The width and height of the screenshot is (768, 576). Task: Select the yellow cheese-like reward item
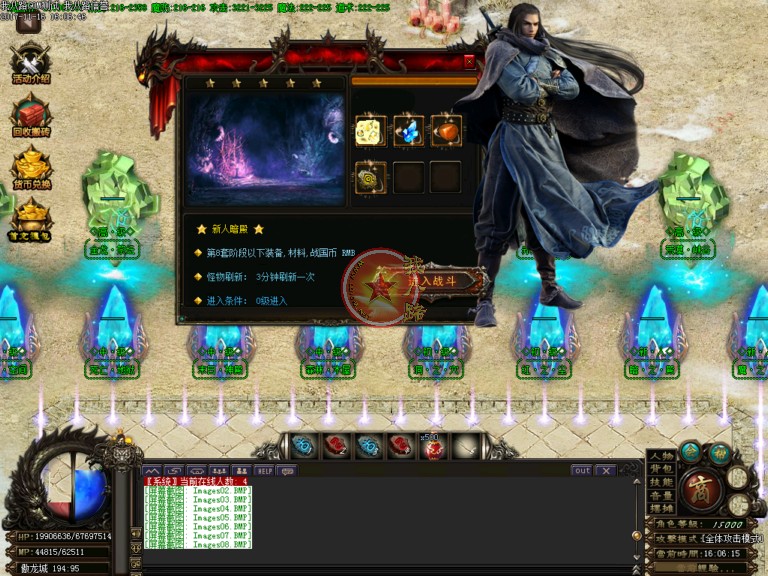coord(371,132)
